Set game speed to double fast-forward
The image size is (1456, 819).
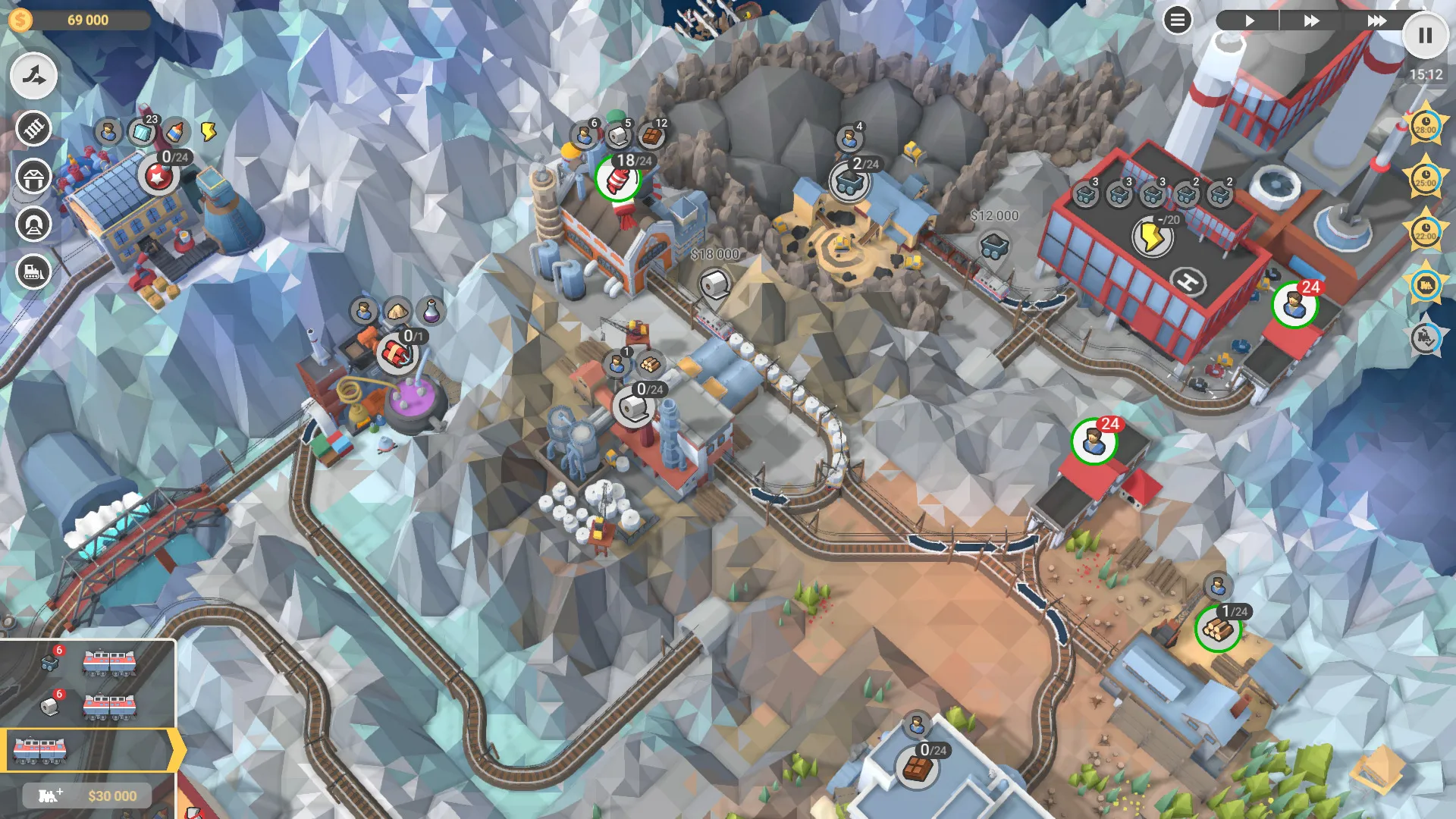[x=1311, y=20]
